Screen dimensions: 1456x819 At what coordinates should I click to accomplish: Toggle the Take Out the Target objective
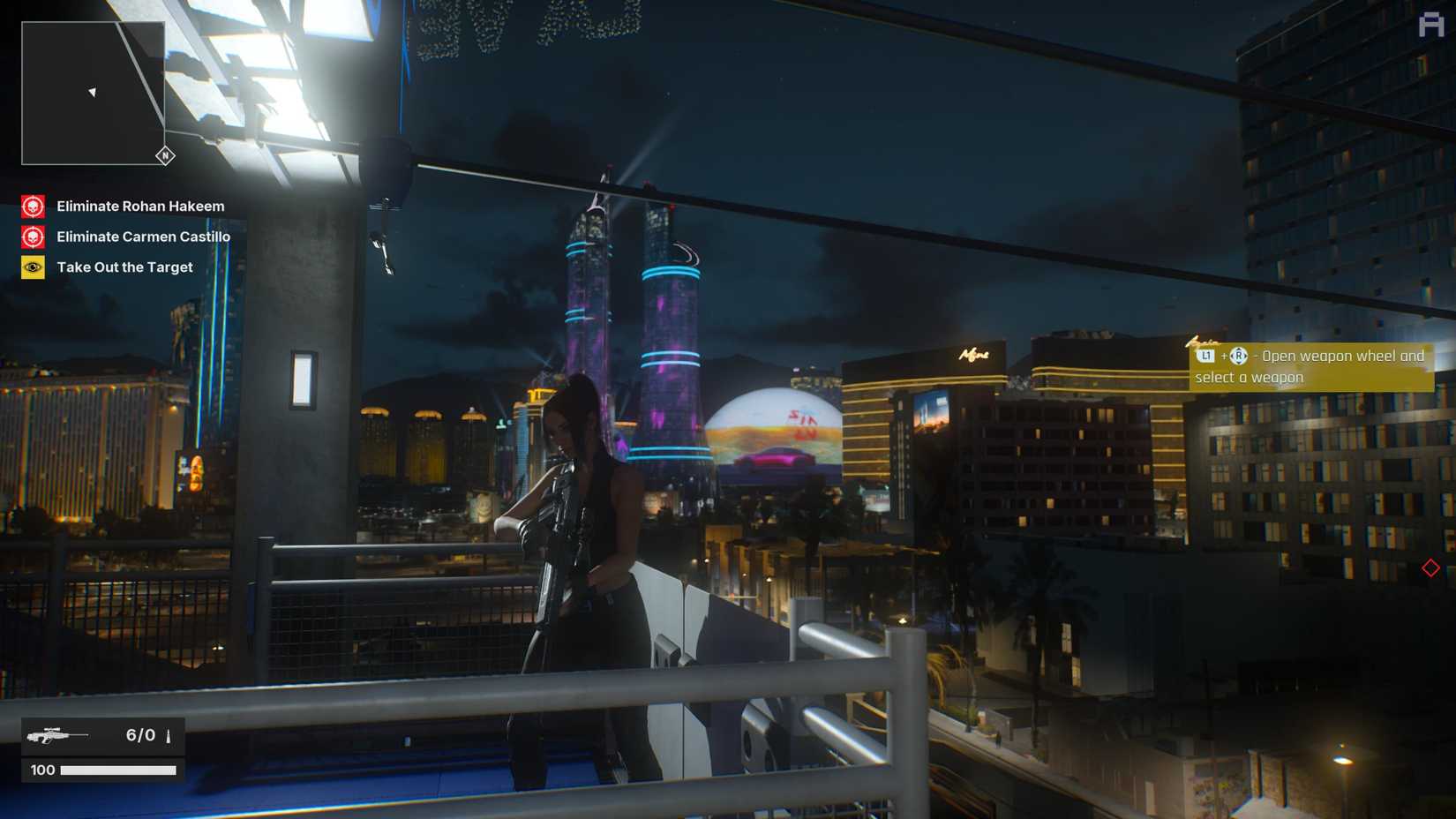click(124, 267)
